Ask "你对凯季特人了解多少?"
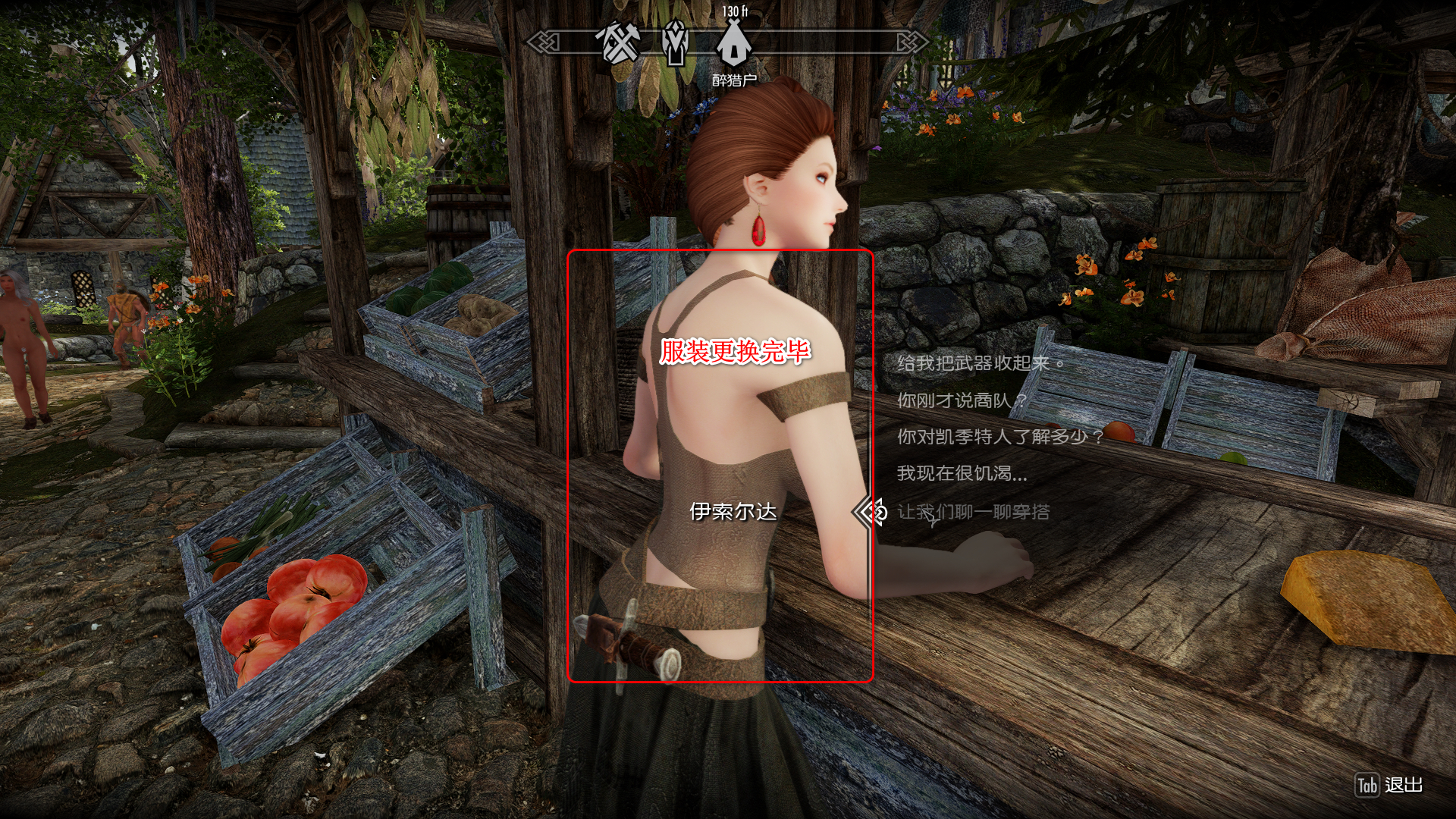 999,437
